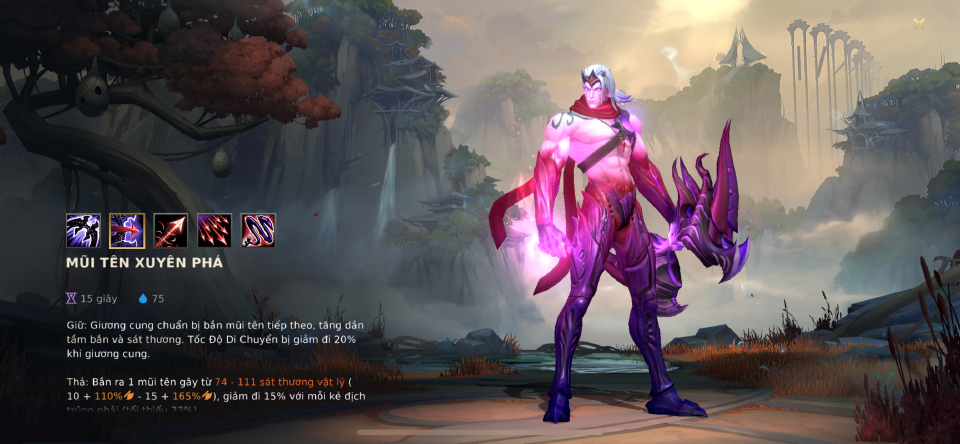Screen dimensions: 960x444
Task: Show the single red arrow ability icon
Action: [171, 230]
